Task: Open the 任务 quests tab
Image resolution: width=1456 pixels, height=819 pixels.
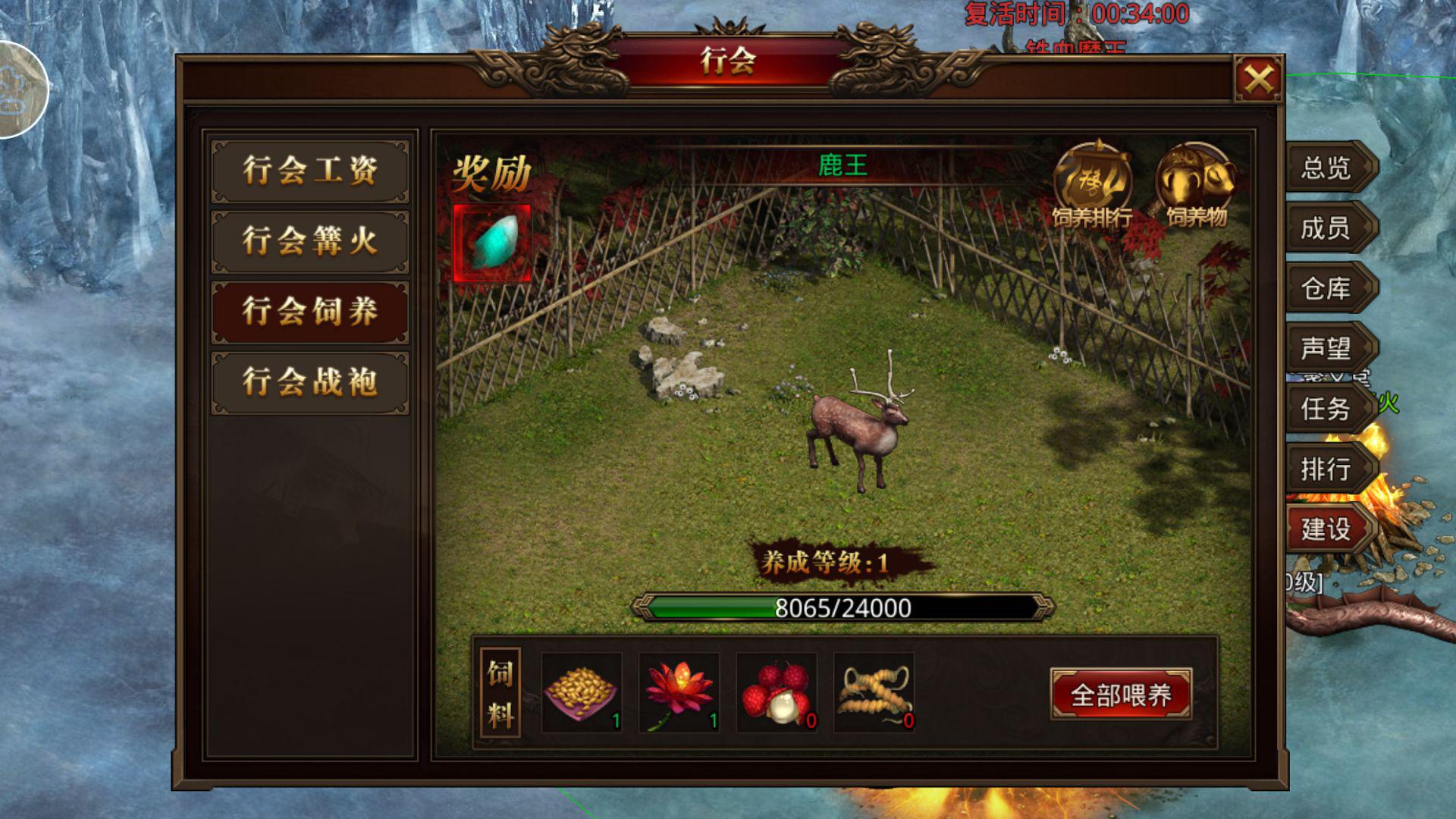Action: coord(1326,409)
